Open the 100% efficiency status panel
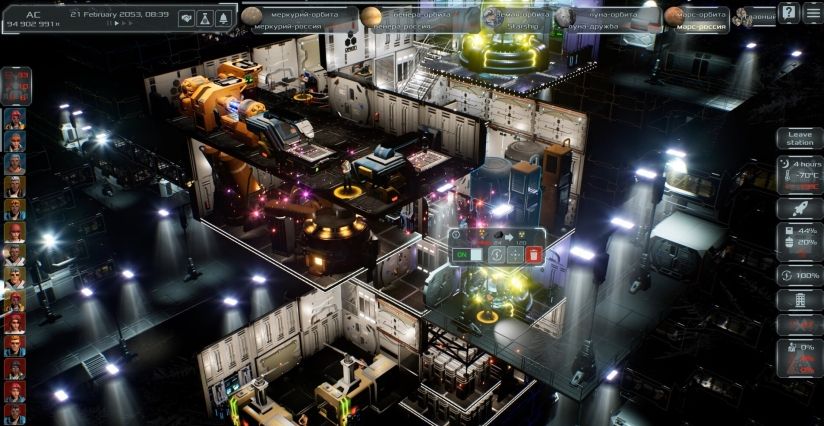Screen dimensions: 824x426 tap(800, 275)
